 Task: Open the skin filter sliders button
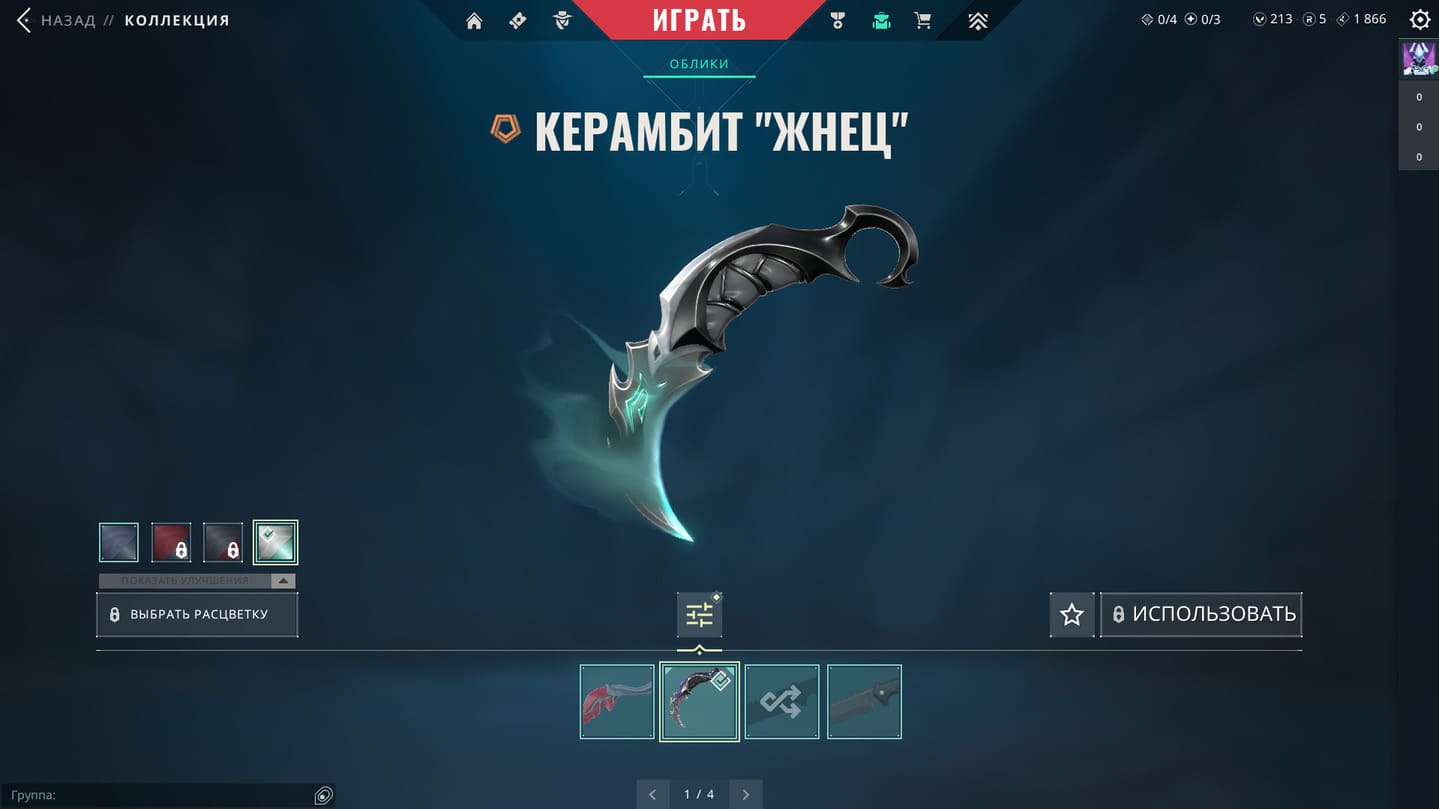(699, 615)
